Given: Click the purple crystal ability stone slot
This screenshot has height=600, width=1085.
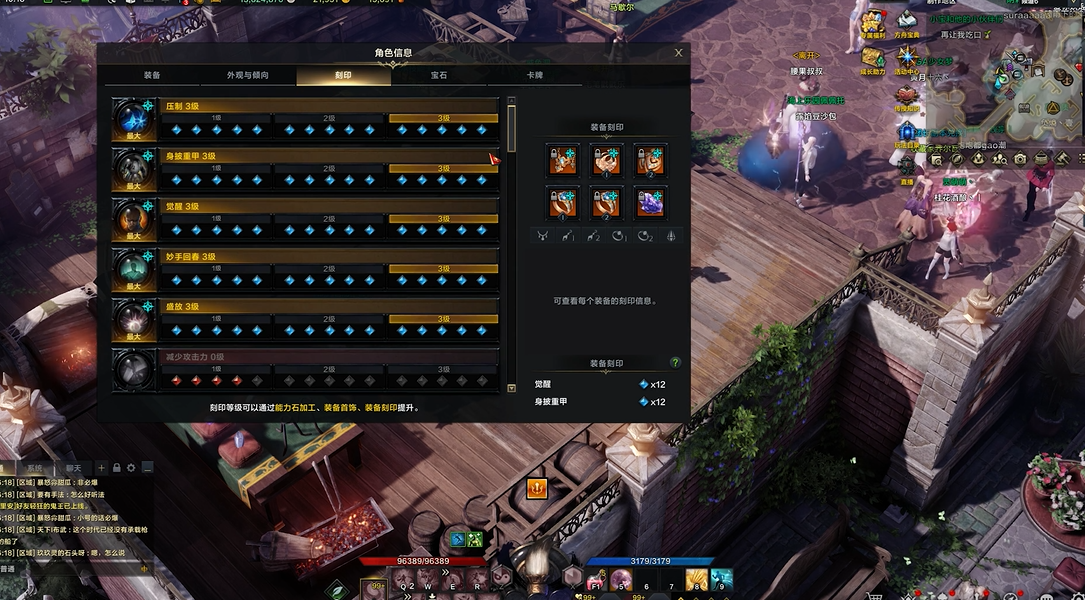Looking at the screenshot, I should [x=651, y=203].
